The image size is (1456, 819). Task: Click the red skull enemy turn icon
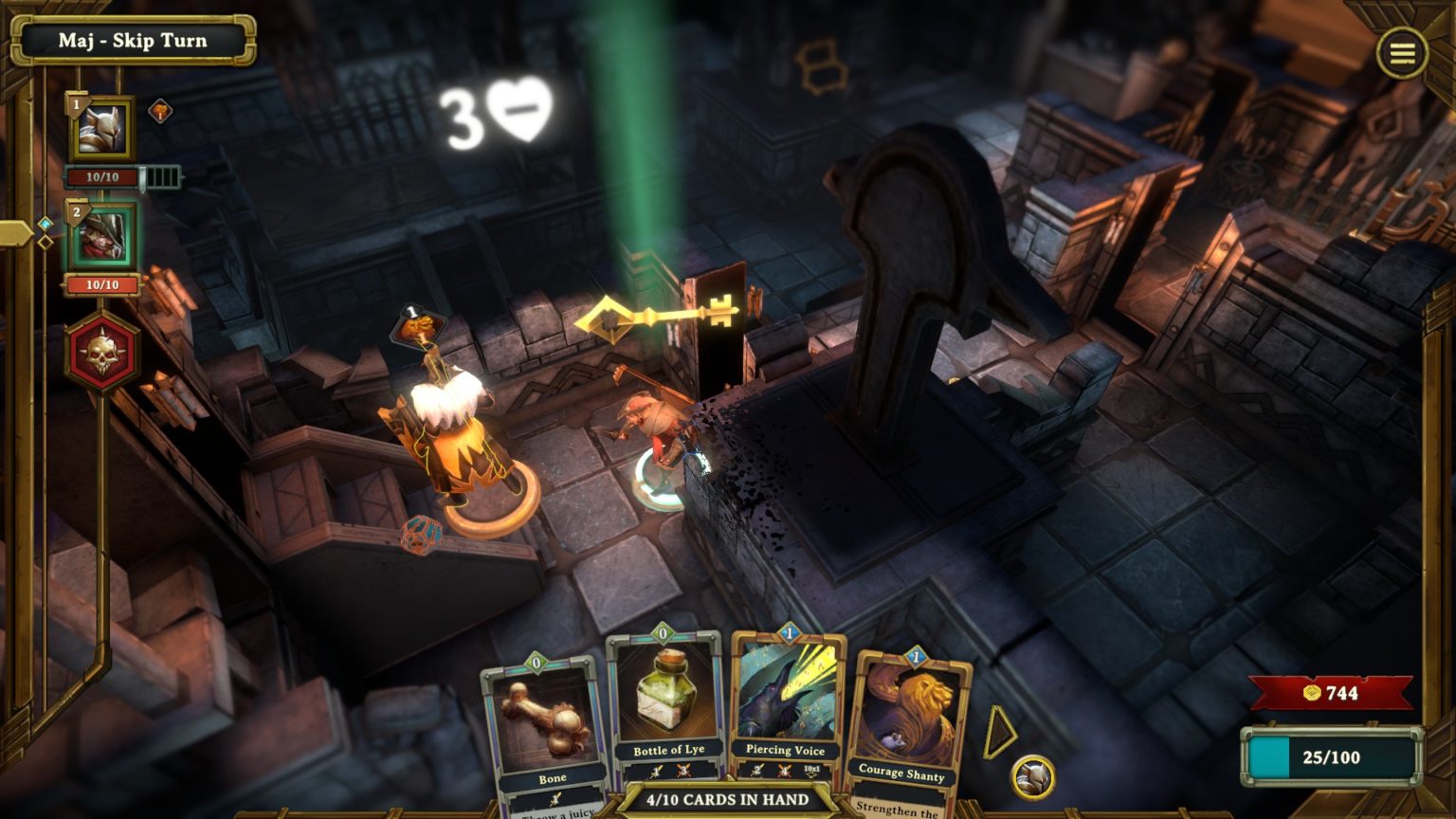pyautogui.click(x=102, y=353)
